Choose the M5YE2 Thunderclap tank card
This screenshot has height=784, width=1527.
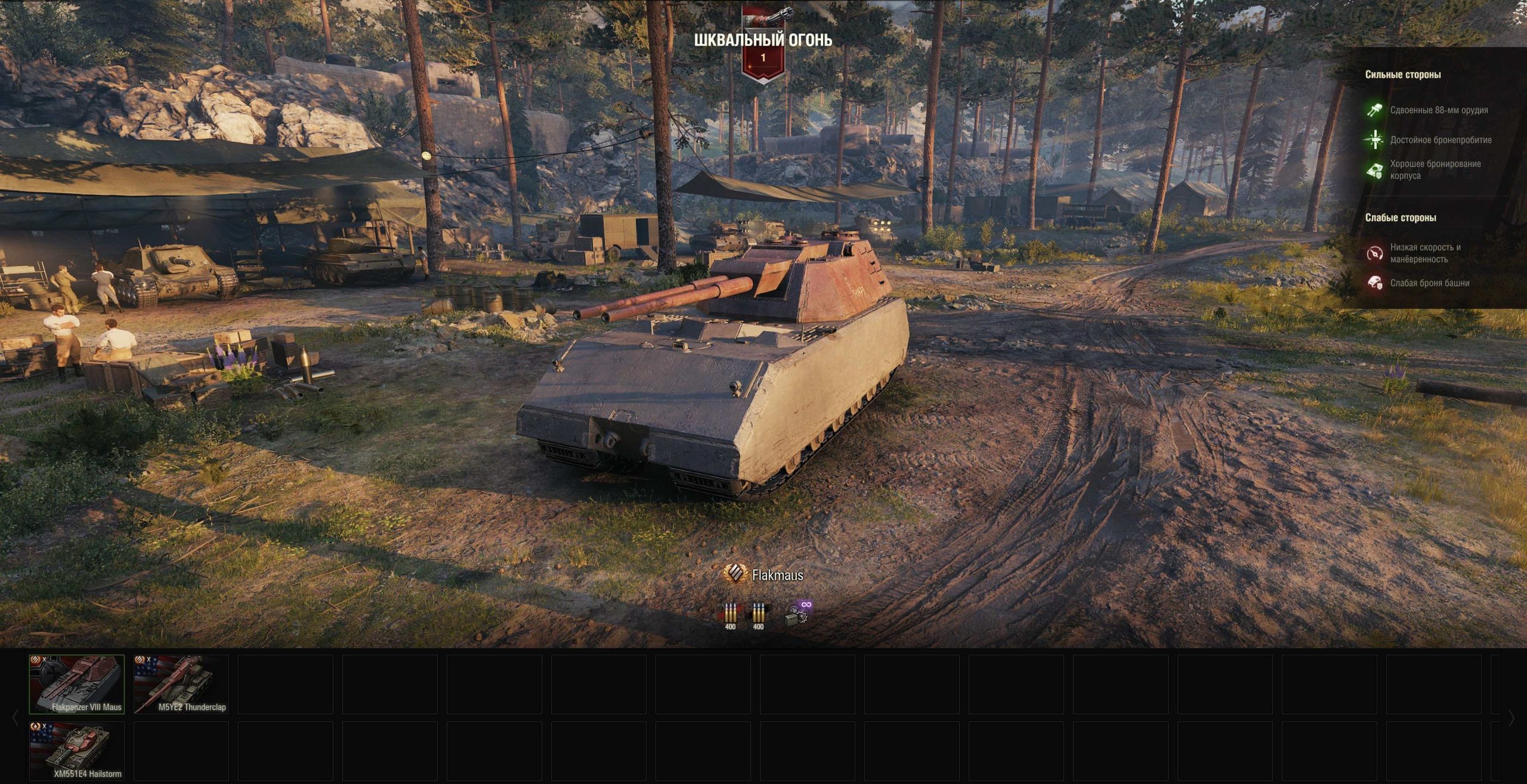(181, 684)
